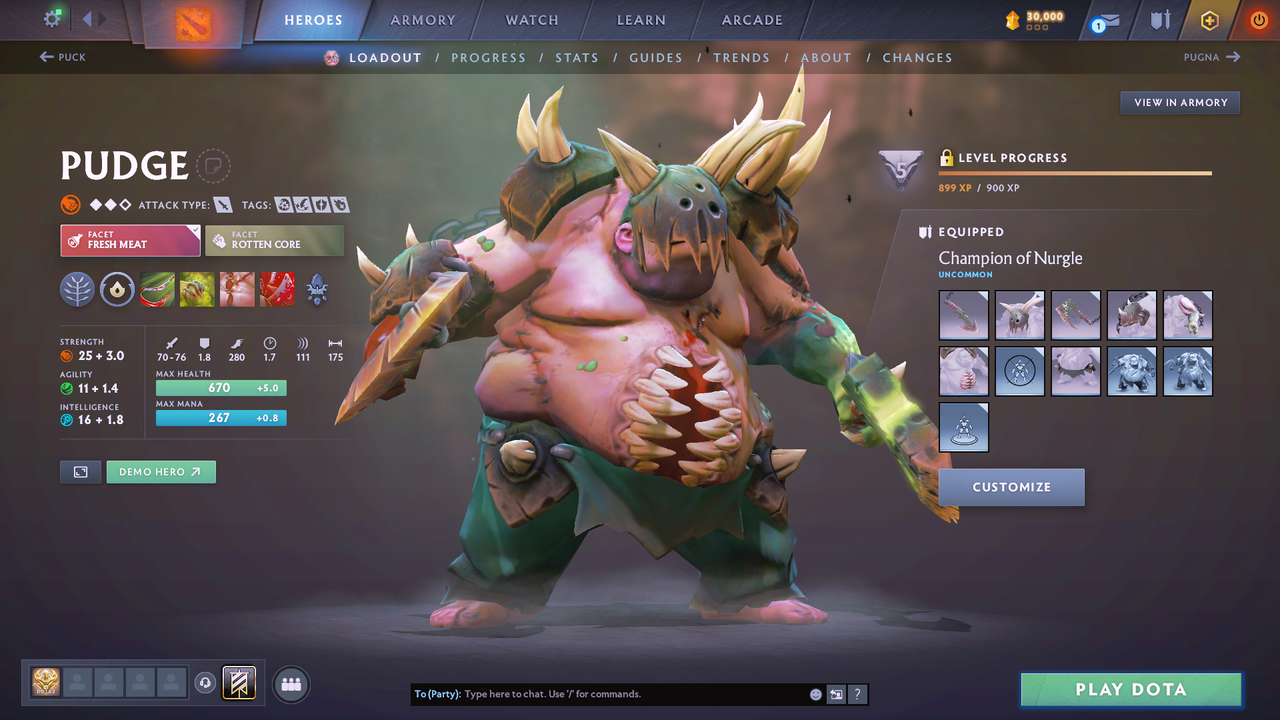The height and width of the screenshot is (720, 1280).
Task: Open hero navigation back to Puck
Action: coord(62,57)
